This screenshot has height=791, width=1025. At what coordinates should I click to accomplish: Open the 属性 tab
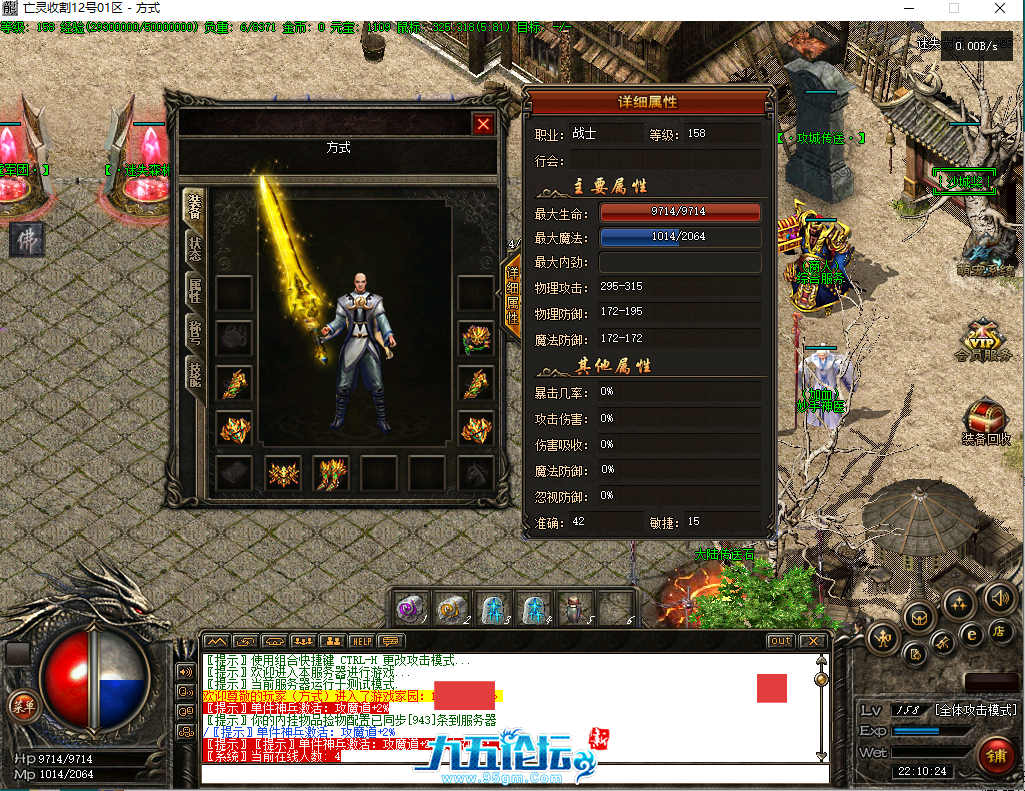(194, 291)
